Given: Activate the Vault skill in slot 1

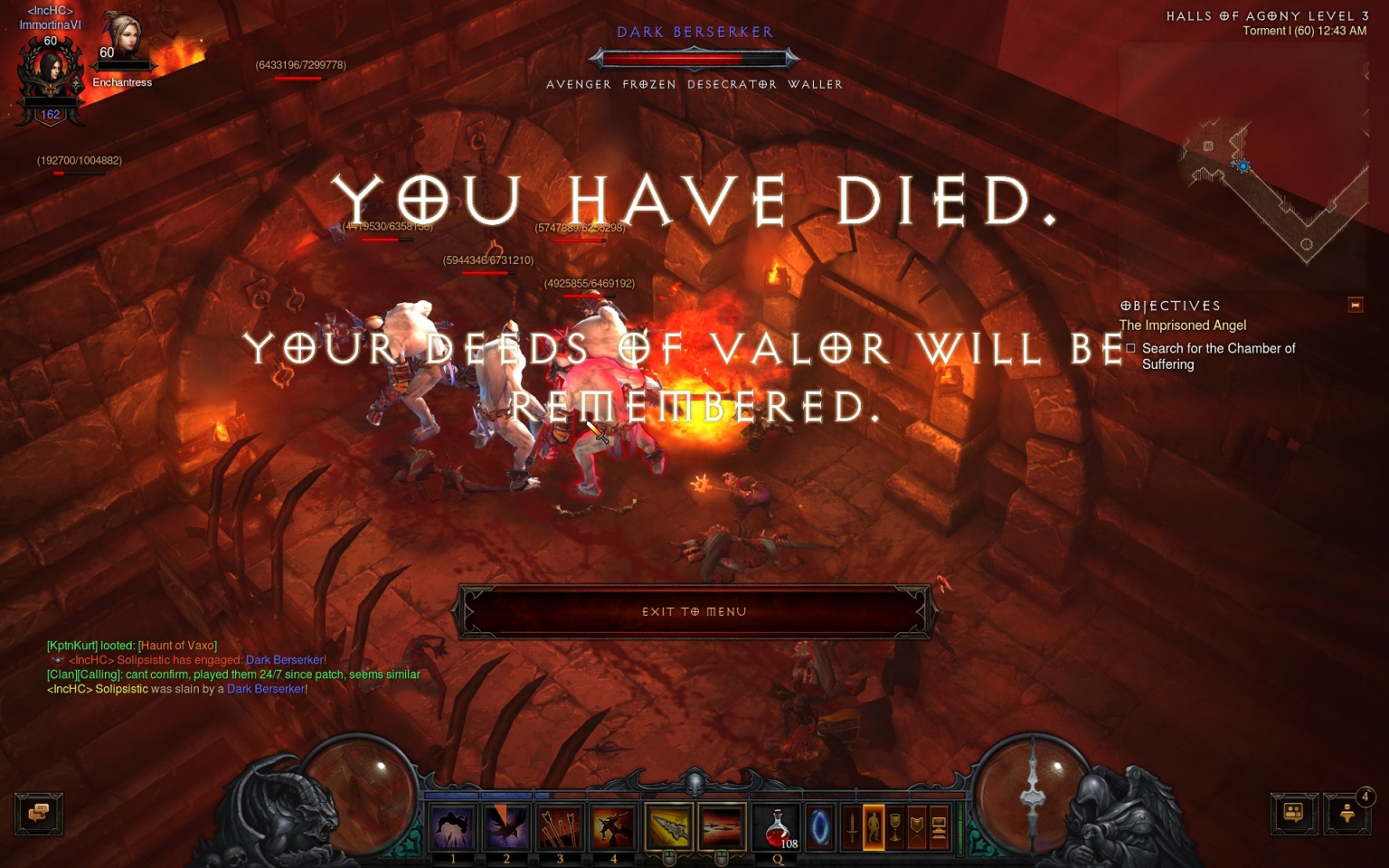Looking at the screenshot, I should [453, 826].
